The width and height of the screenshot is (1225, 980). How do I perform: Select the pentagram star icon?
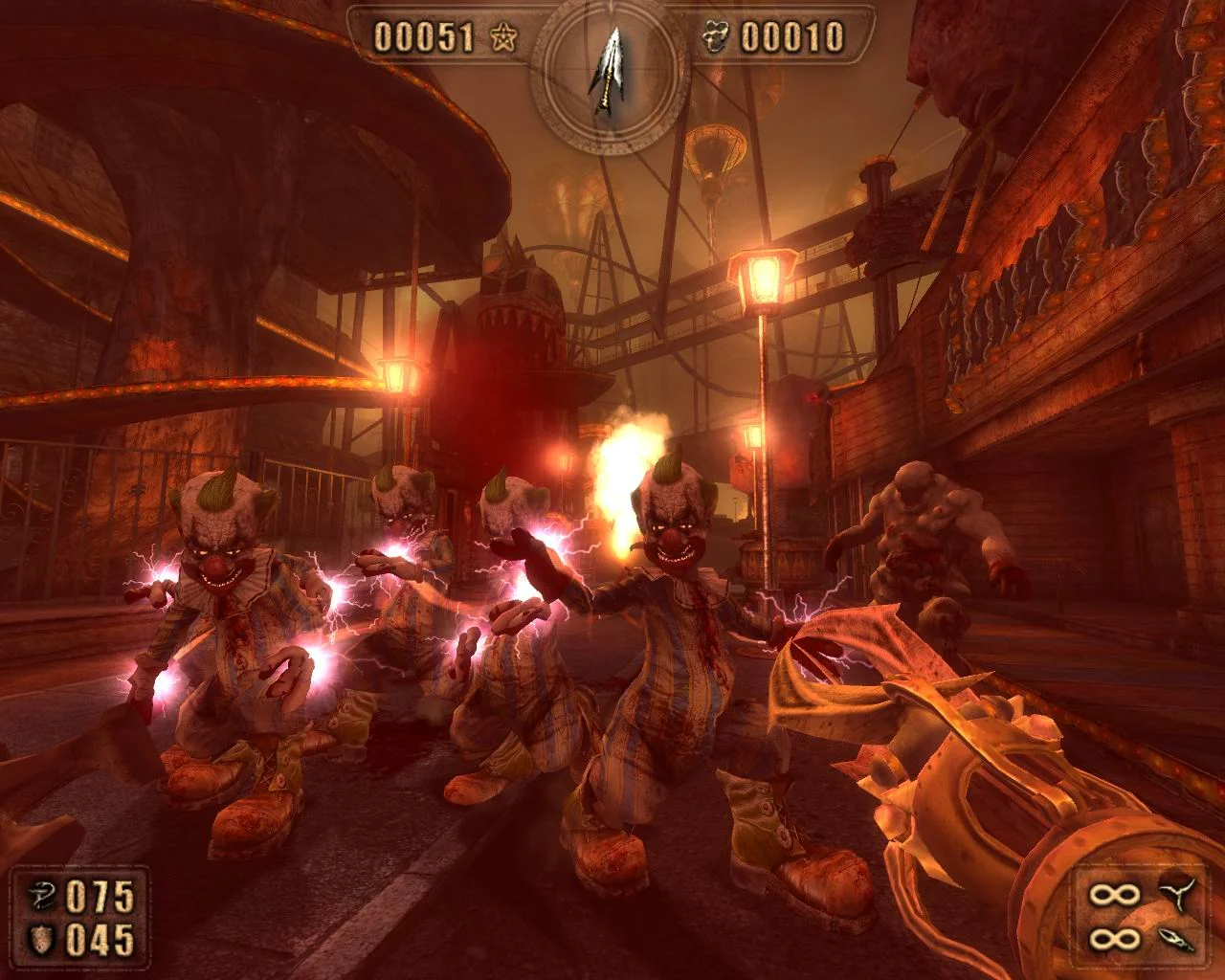point(503,37)
